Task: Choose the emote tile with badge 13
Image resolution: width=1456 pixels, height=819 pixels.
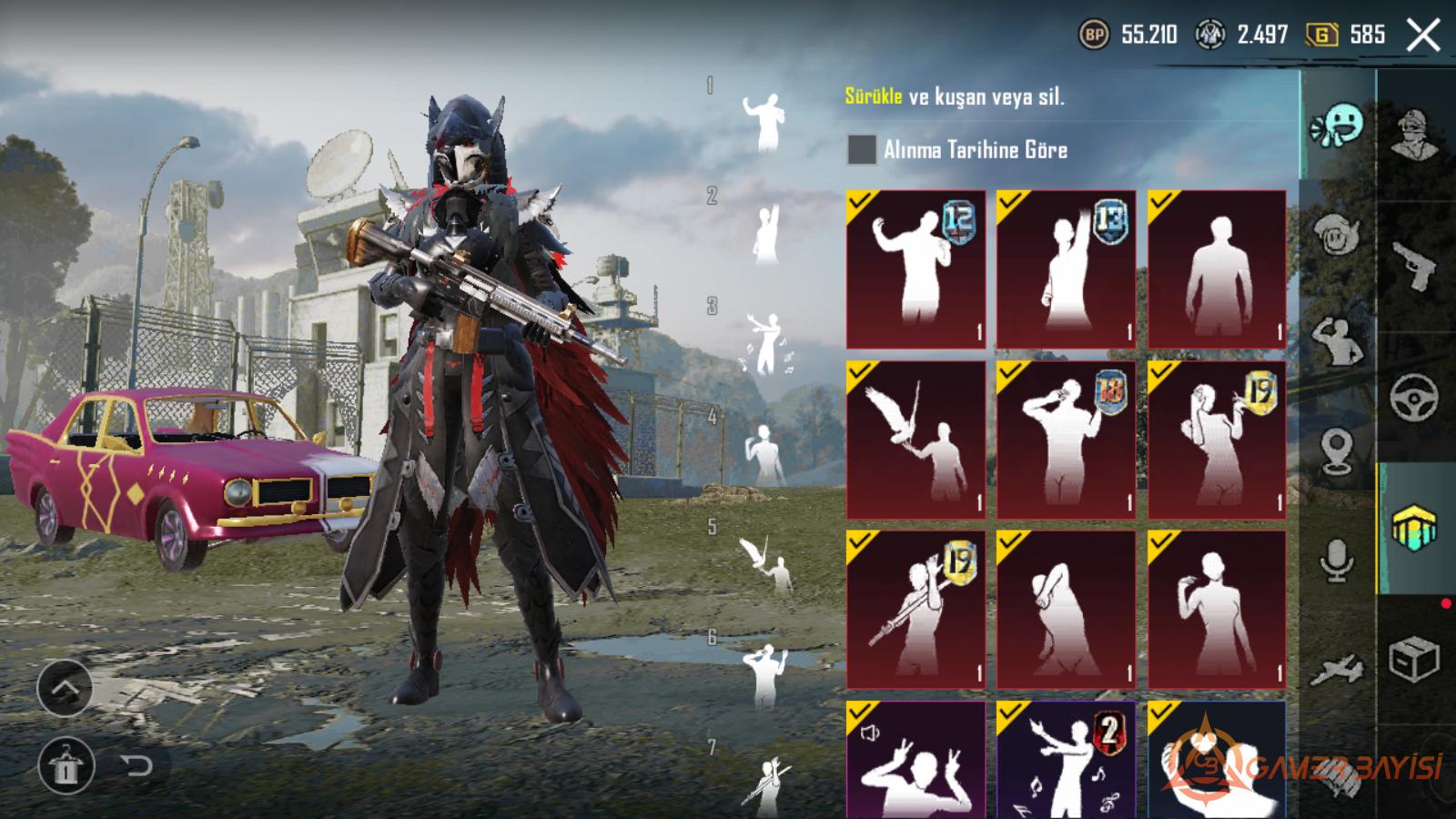Action: tap(1066, 269)
